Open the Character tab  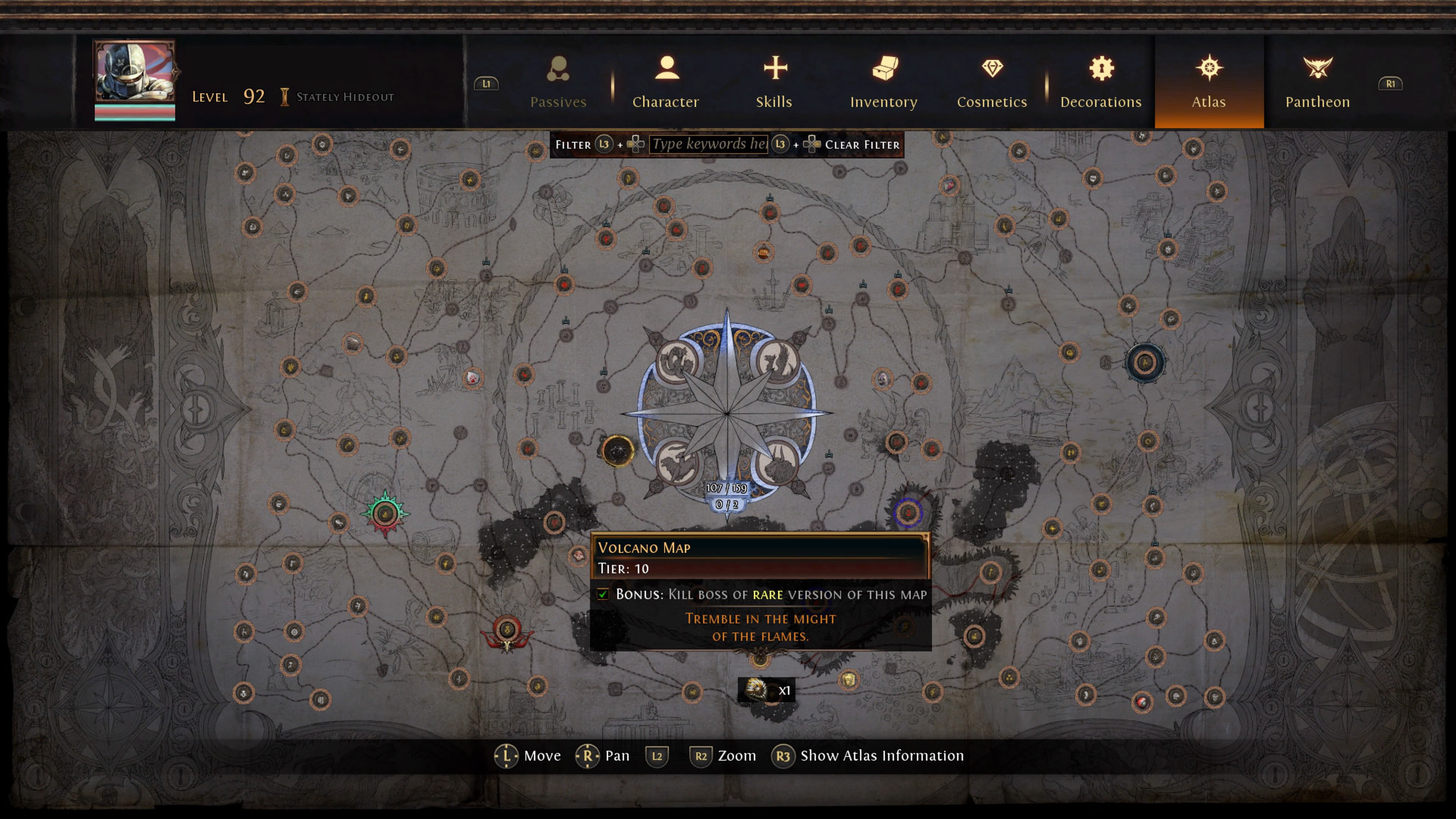[x=666, y=82]
